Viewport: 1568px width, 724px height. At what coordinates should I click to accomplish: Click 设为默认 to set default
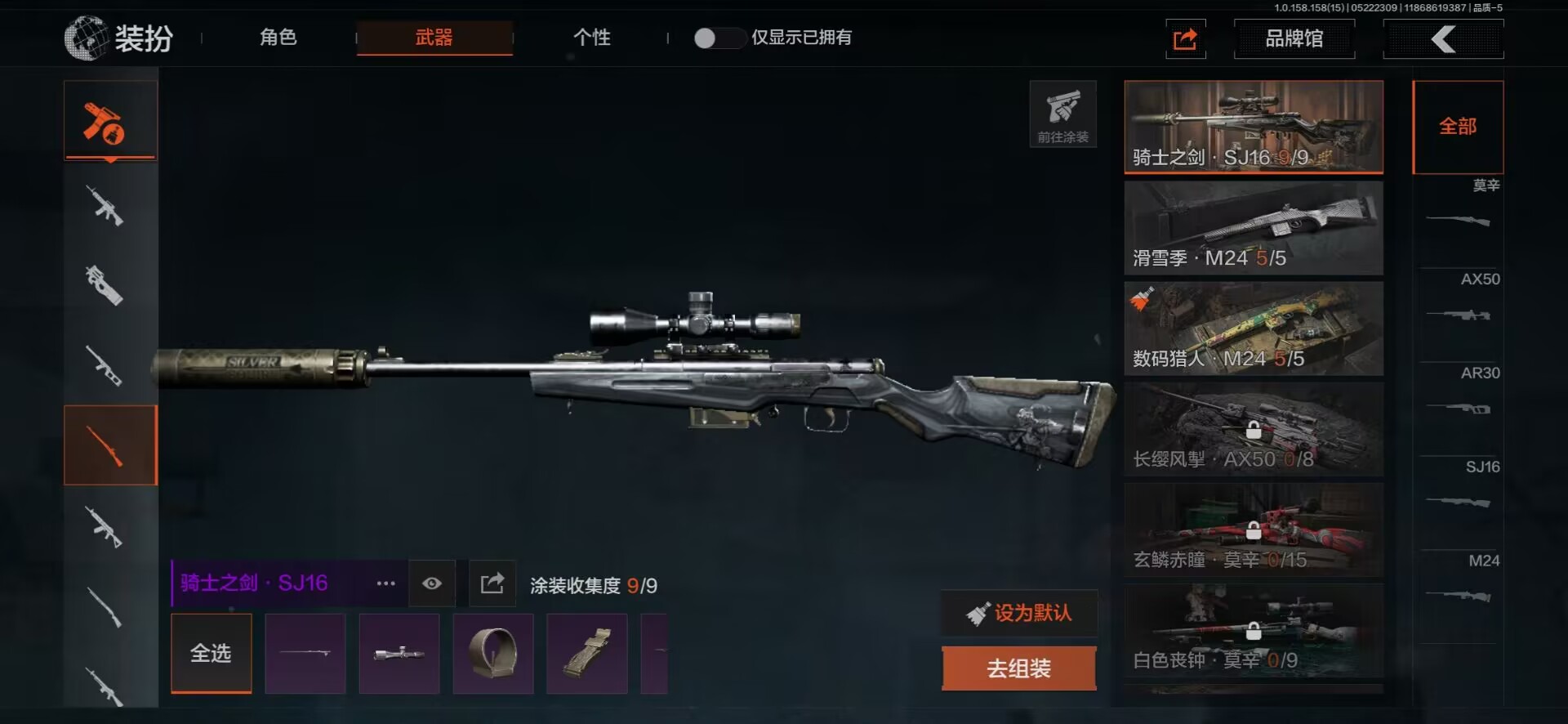click(x=1019, y=613)
